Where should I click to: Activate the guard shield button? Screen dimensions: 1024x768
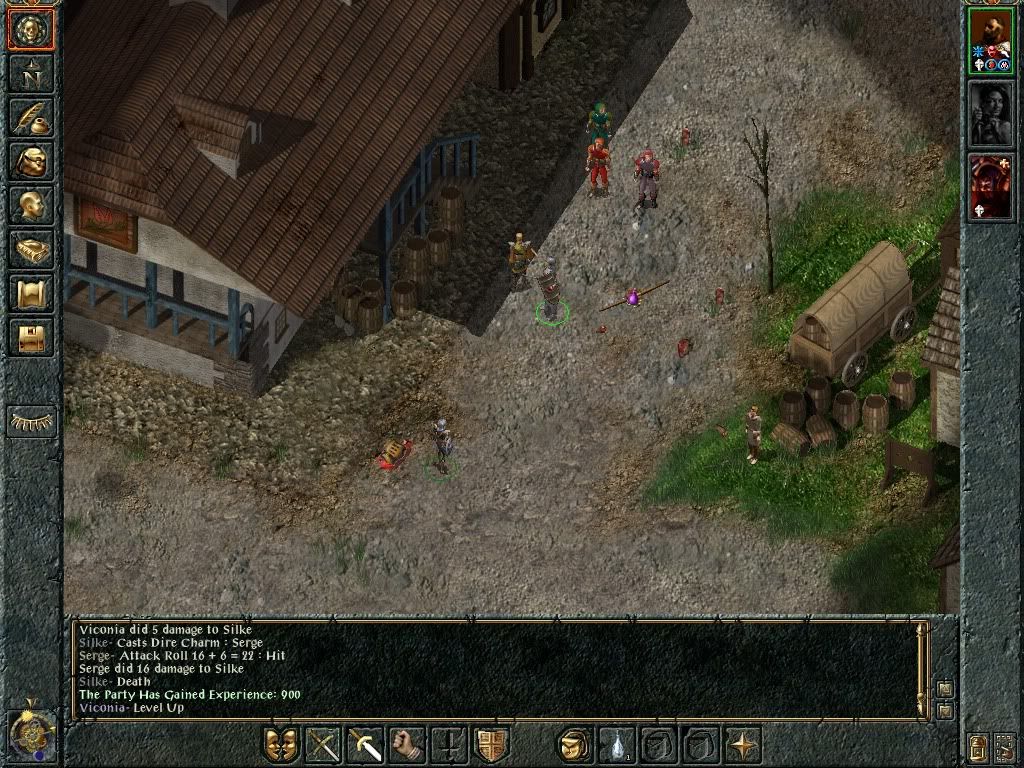pyautogui.click(x=492, y=745)
